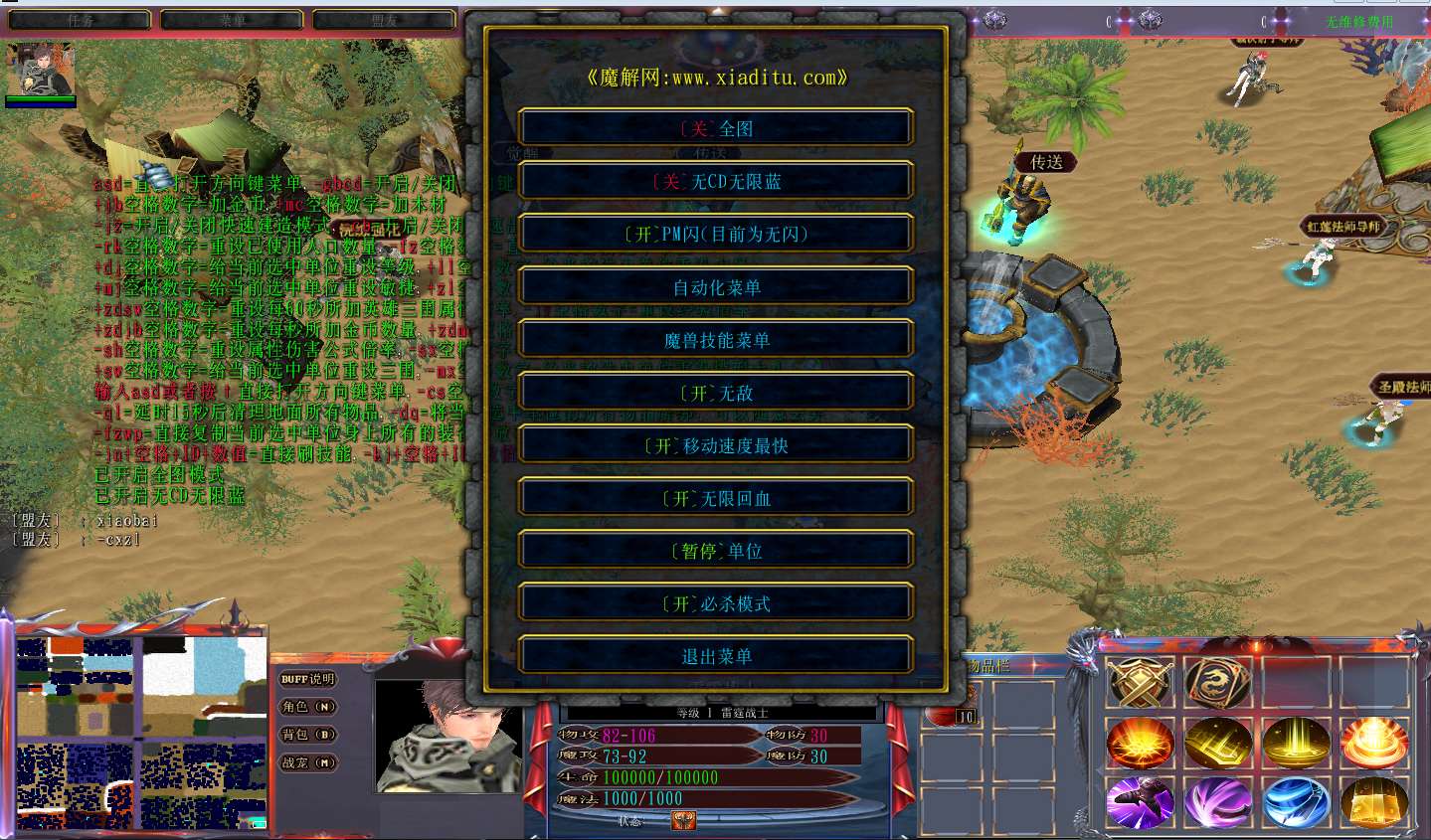
Task: Activate the dragon card ability icon
Action: coord(1217,683)
